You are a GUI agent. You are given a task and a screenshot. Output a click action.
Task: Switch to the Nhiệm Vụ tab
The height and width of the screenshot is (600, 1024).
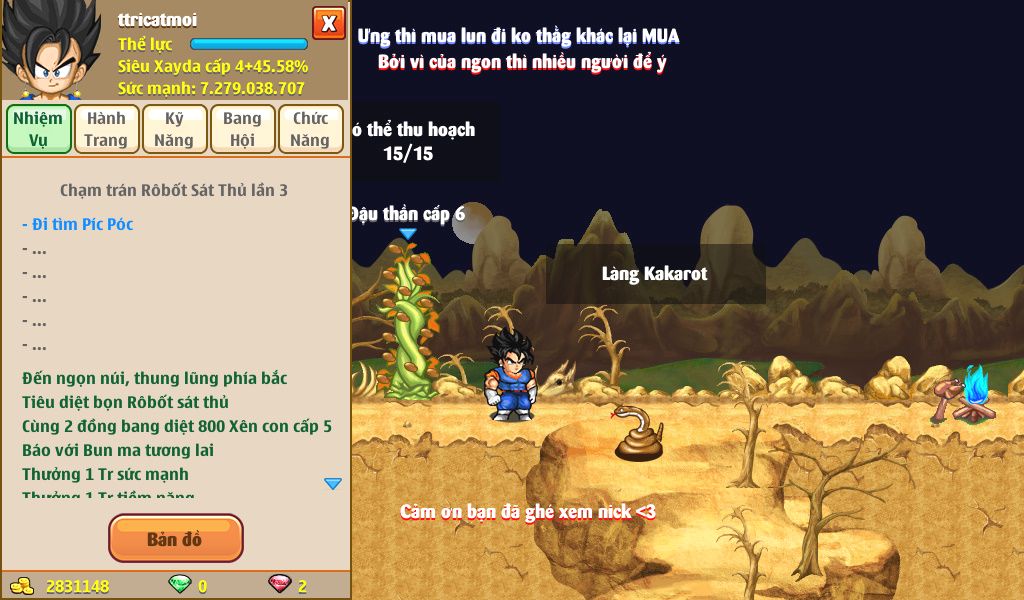click(x=38, y=129)
